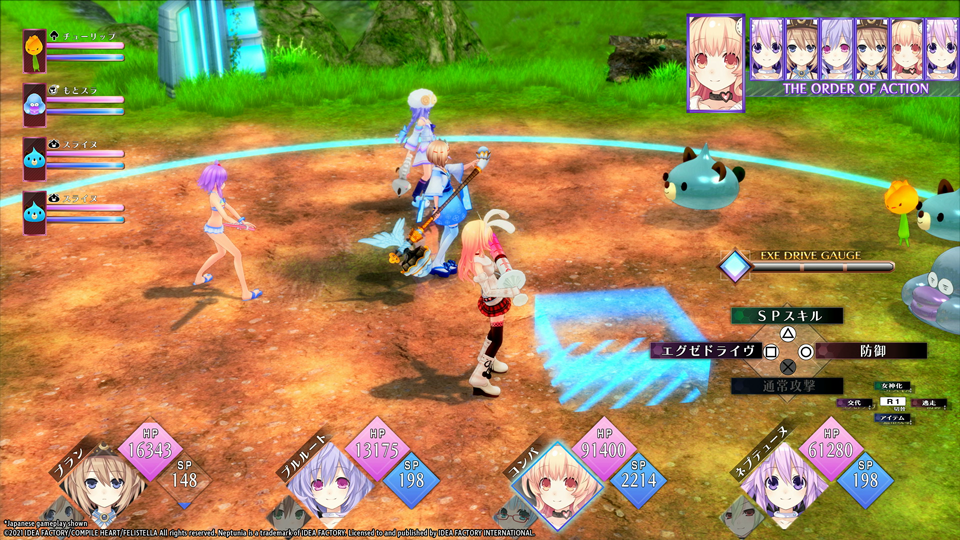Select the SPスキル command
The image size is (960, 540).
[x=787, y=316]
